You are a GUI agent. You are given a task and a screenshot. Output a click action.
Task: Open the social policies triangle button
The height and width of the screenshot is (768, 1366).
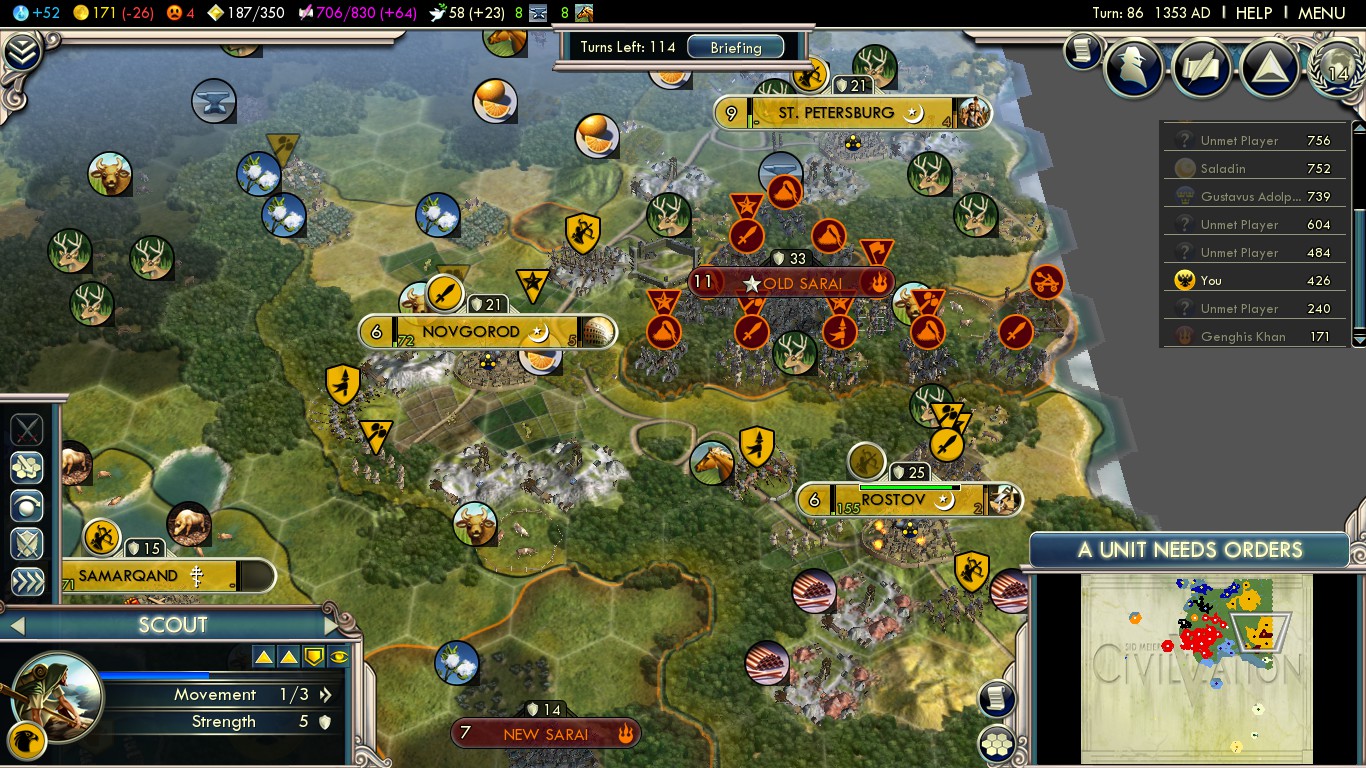(x=1269, y=68)
